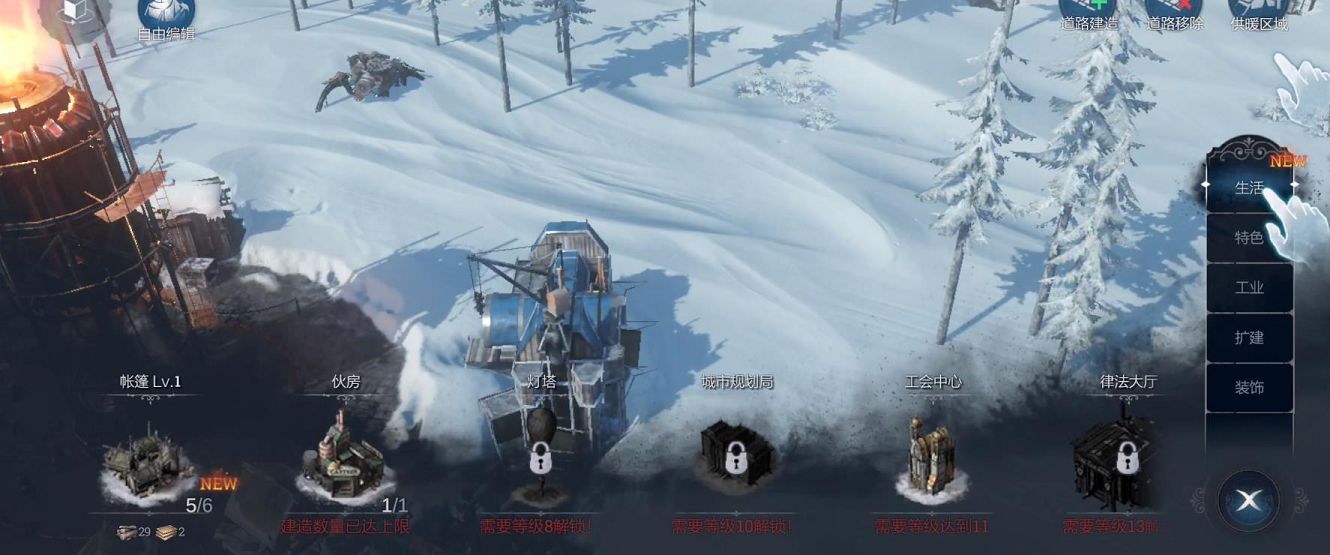Screen dimensions: 1330x555
Task: Switch to the 工业 industry tab
Action: click(x=1249, y=288)
